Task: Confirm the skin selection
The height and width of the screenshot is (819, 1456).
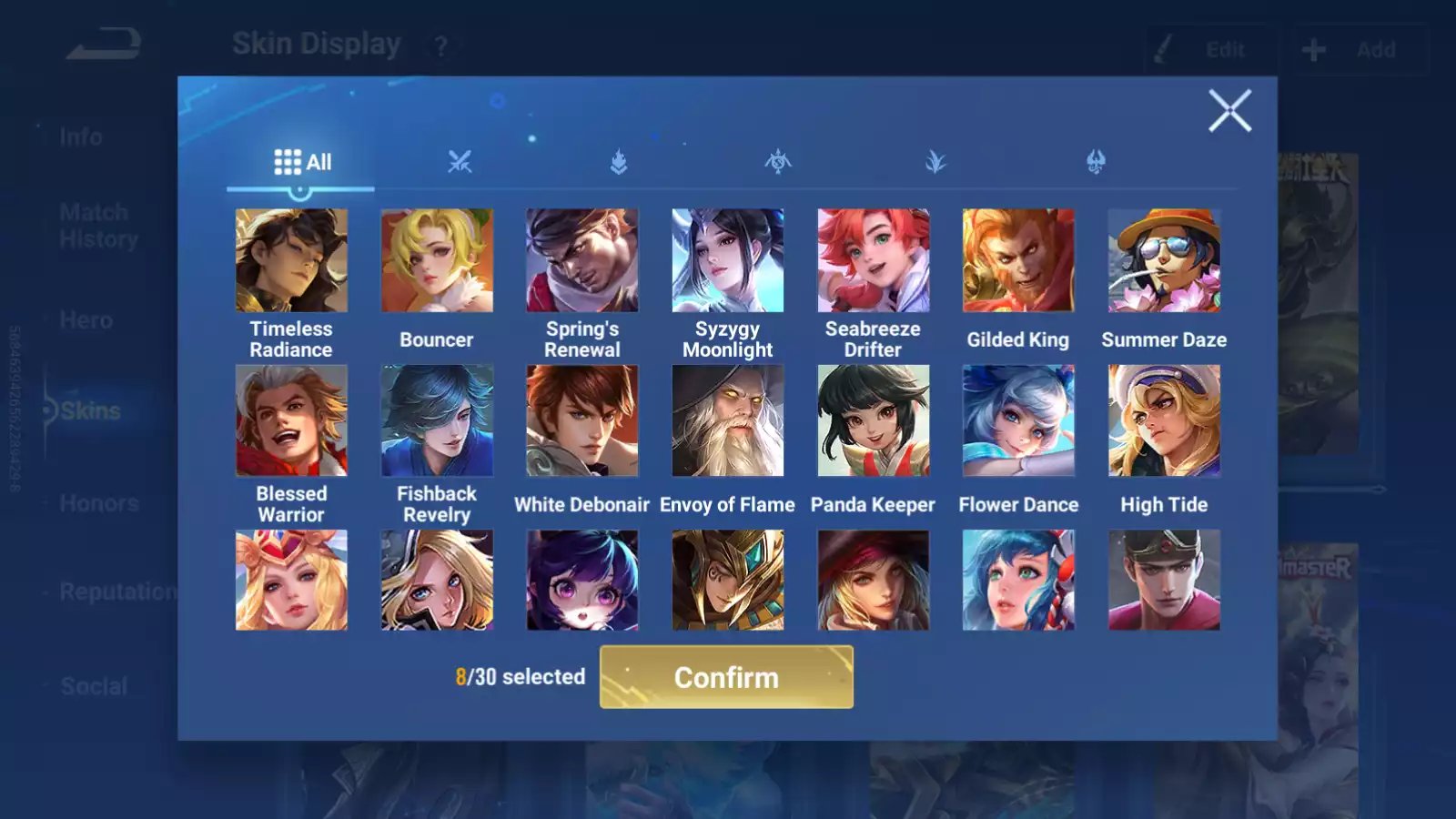Action: [726, 677]
